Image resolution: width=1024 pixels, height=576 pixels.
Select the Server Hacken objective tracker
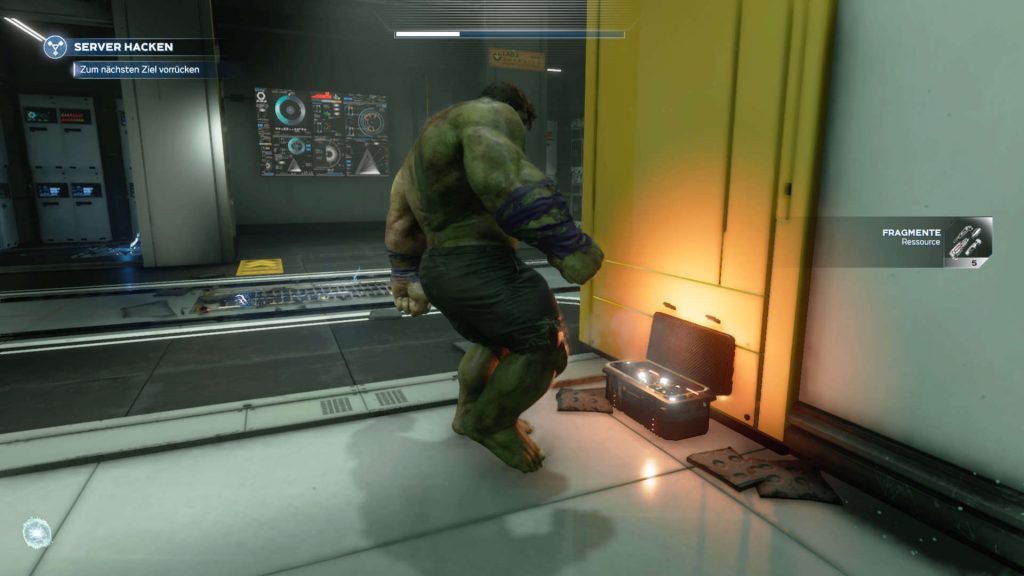[123, 47]
